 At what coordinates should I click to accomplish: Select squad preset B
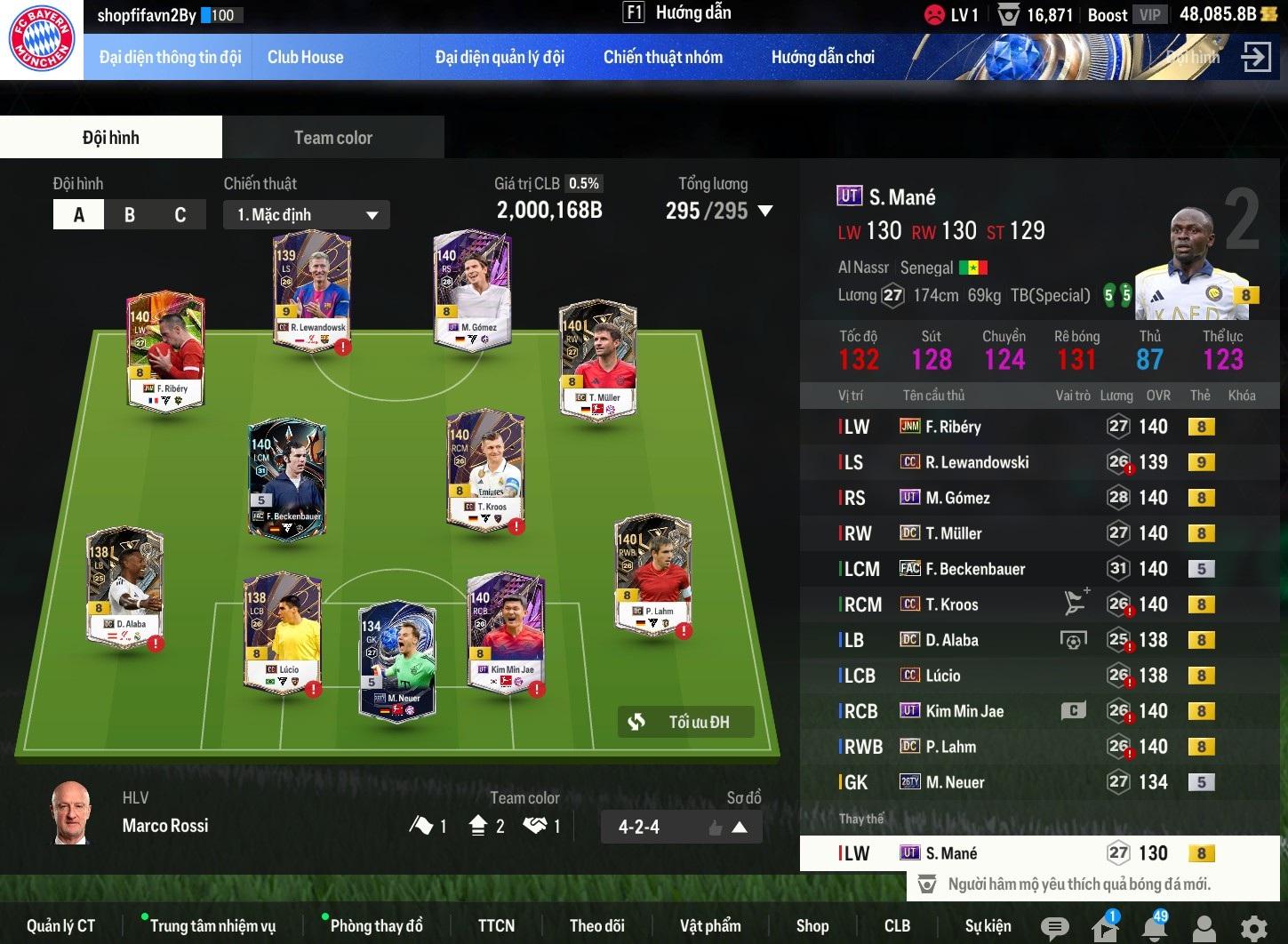tap(130, 215)
